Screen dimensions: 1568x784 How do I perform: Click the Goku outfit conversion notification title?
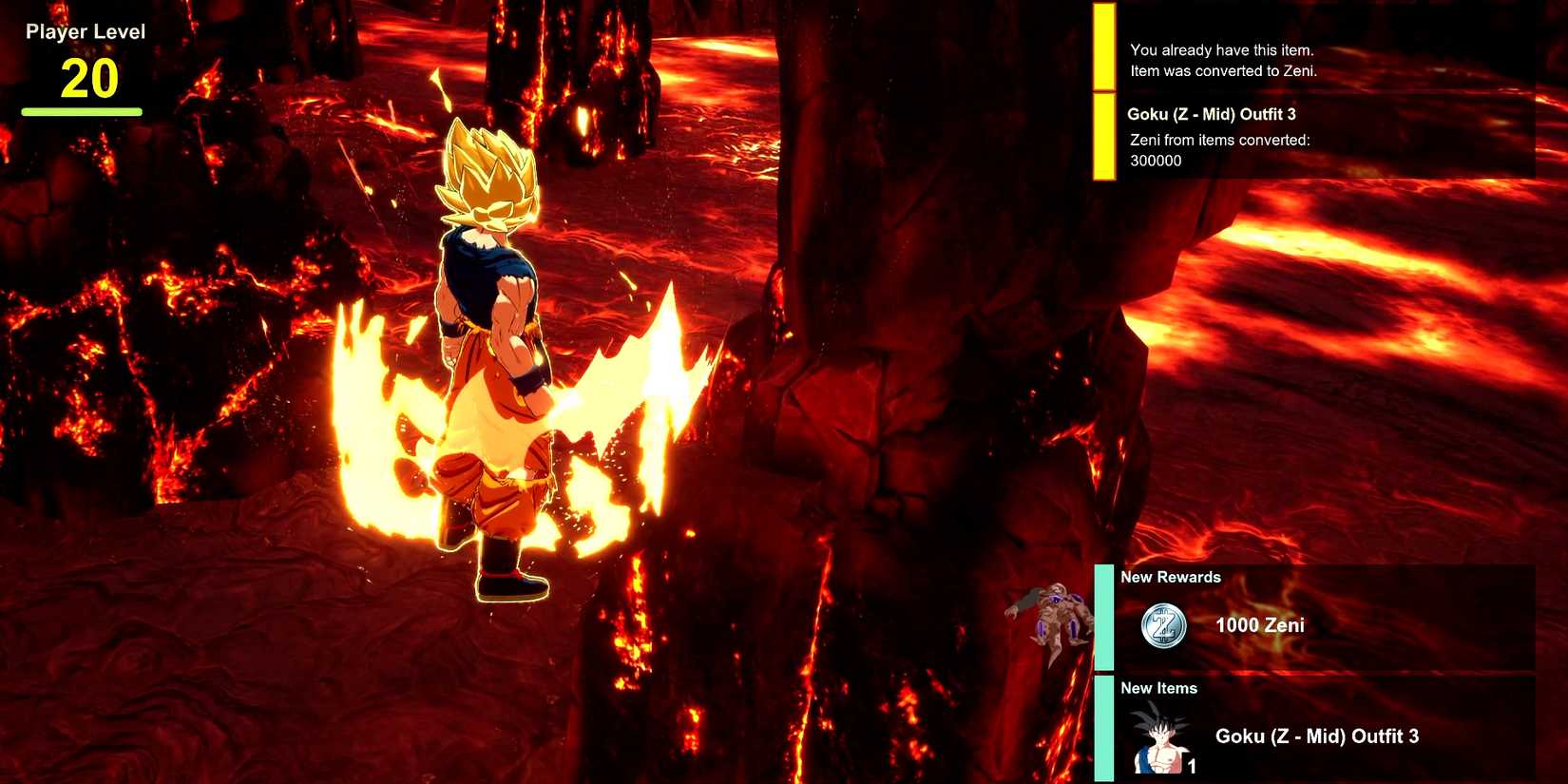(1214, 113)
